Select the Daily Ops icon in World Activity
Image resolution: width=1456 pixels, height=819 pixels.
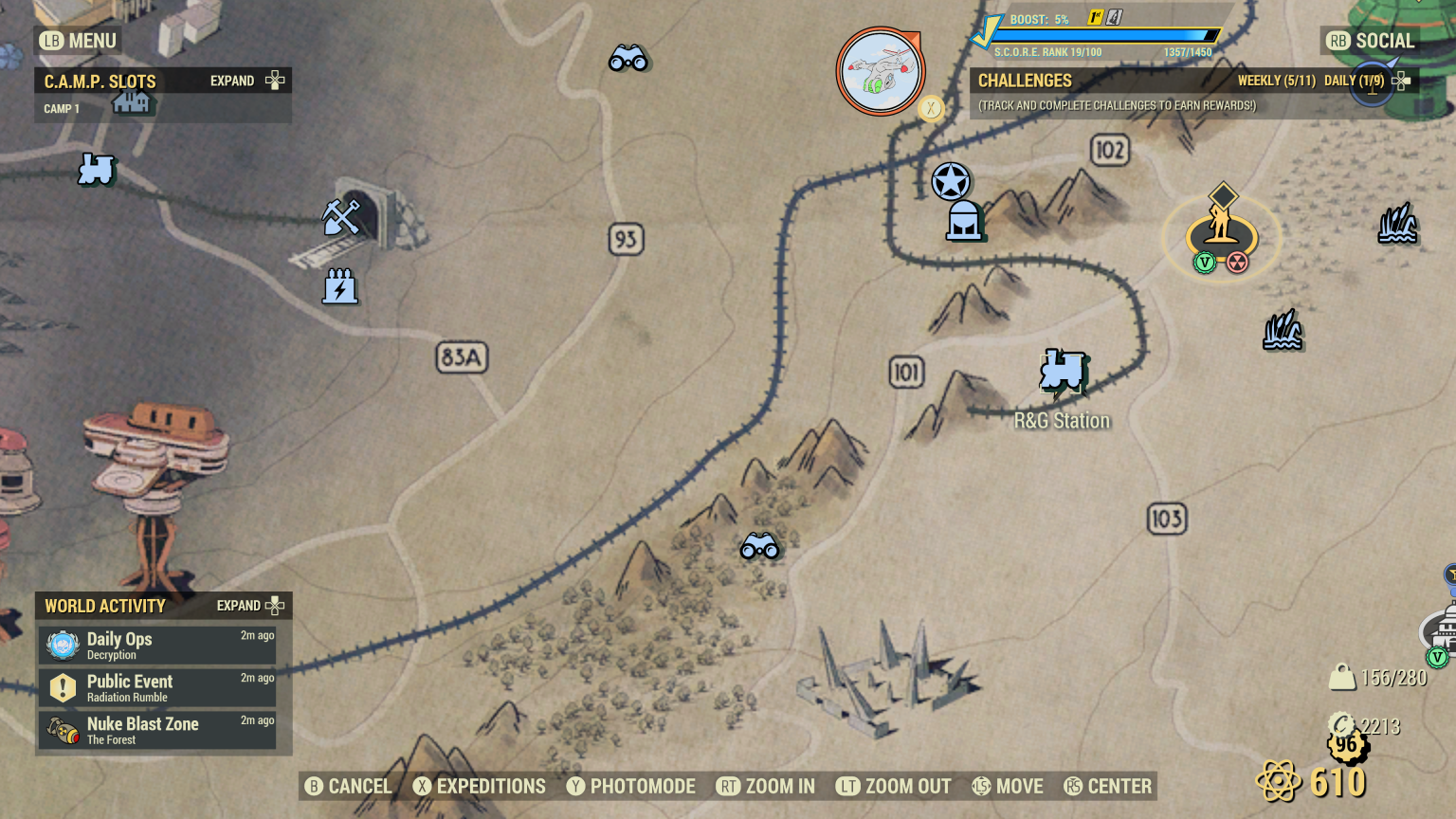pos(62,645)
